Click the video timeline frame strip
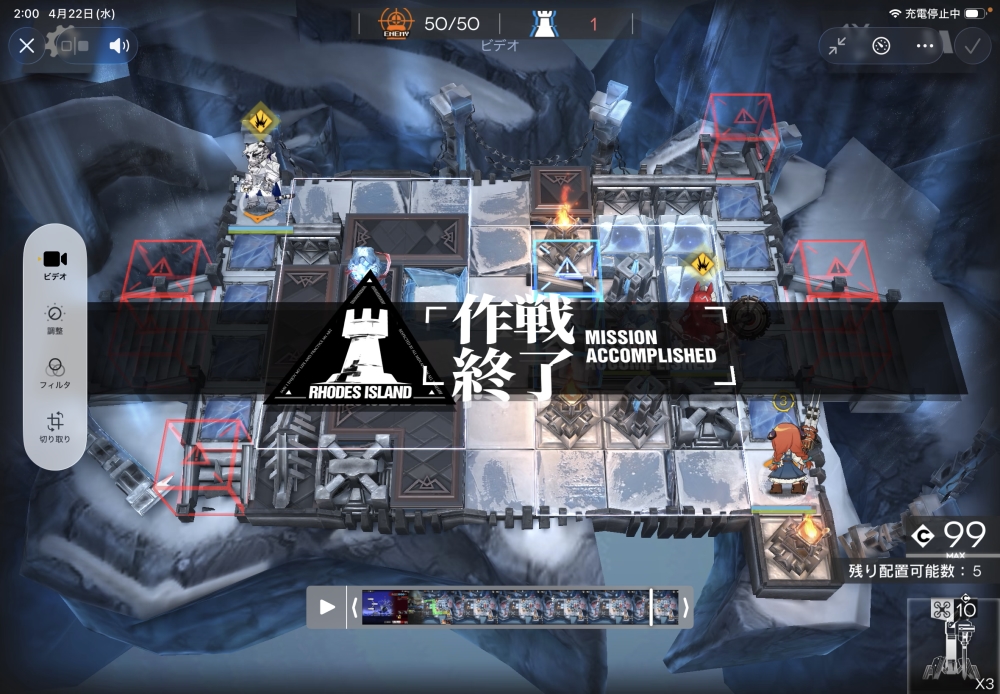This screenshot has width=1000, height=694. [x=520, y=607]
